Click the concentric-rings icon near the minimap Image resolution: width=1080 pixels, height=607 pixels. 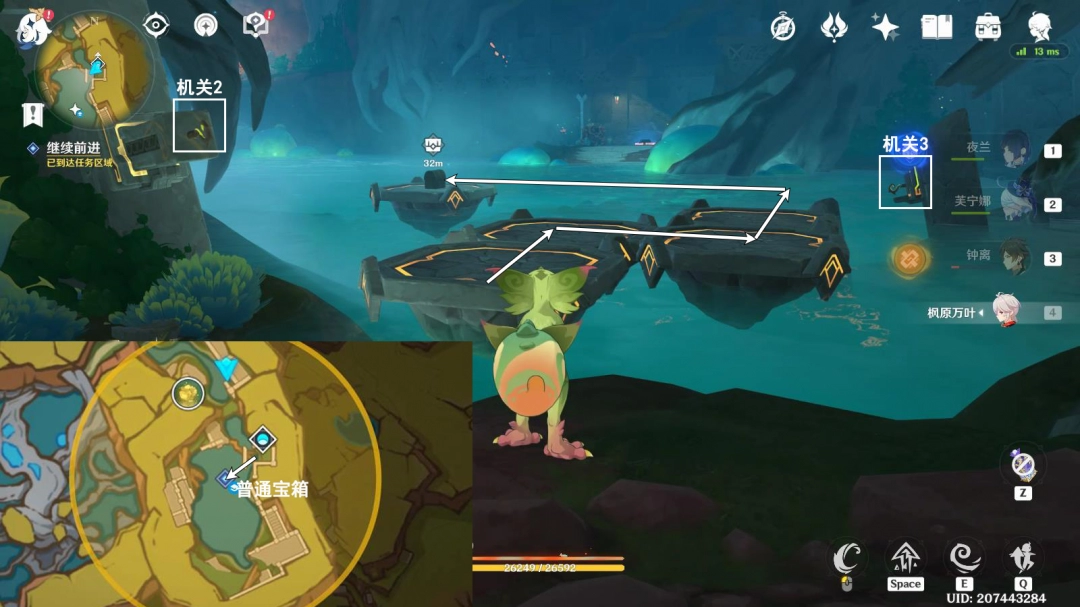click(x=206, y=25)
